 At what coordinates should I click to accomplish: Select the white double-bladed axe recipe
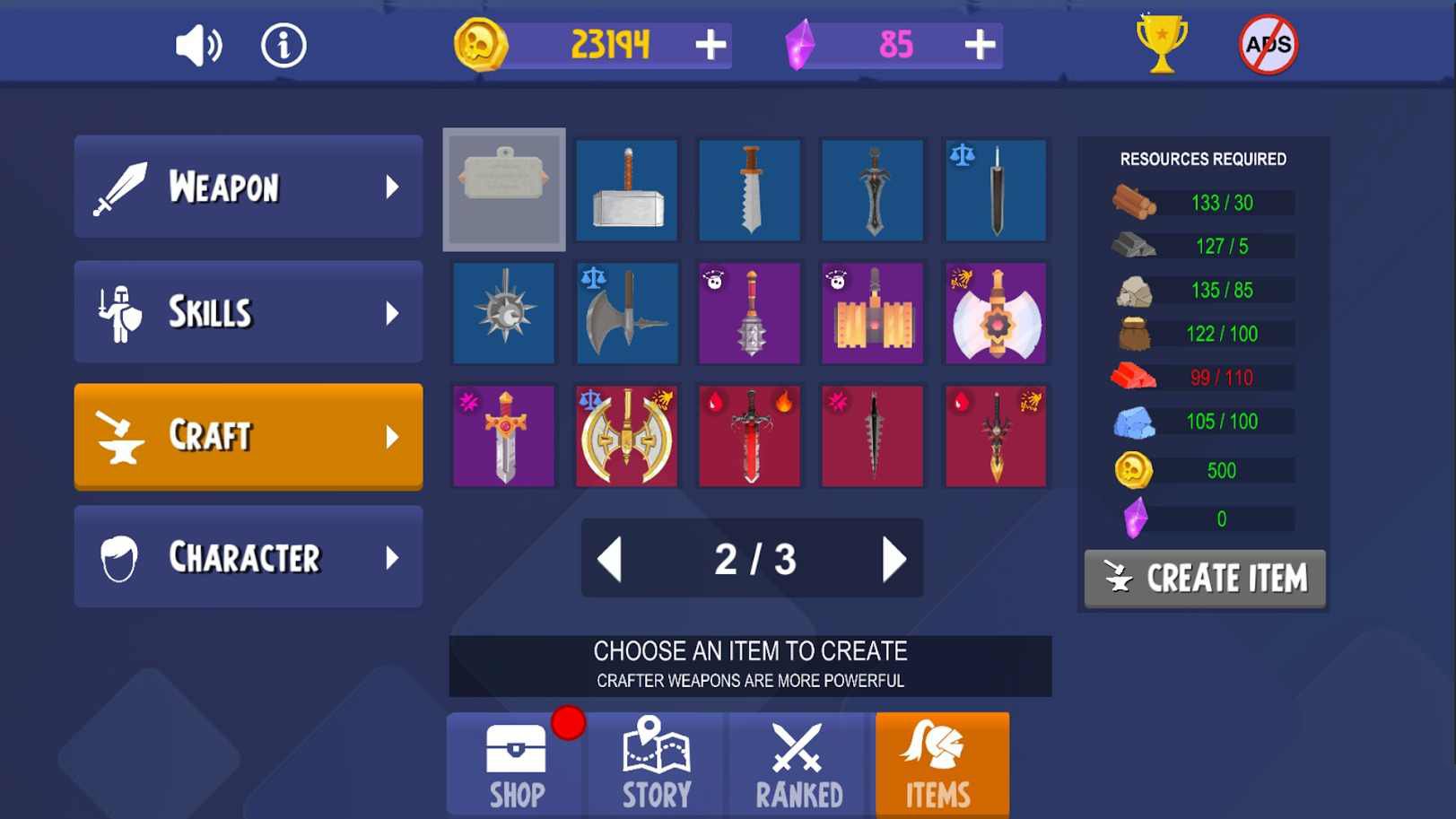pos(995,313)
